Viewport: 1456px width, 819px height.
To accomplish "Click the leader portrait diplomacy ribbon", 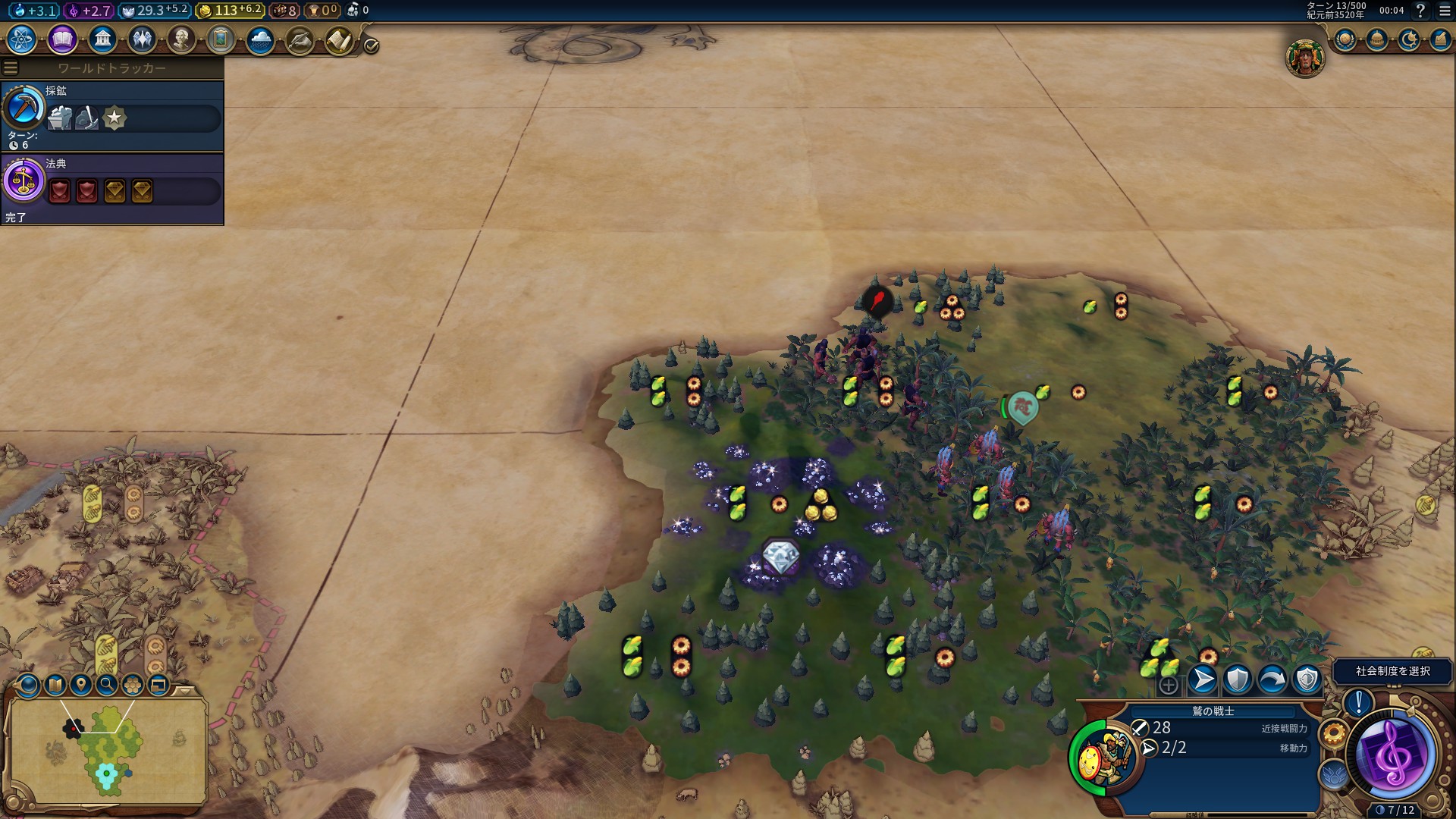I will (x=1304, y=58).
